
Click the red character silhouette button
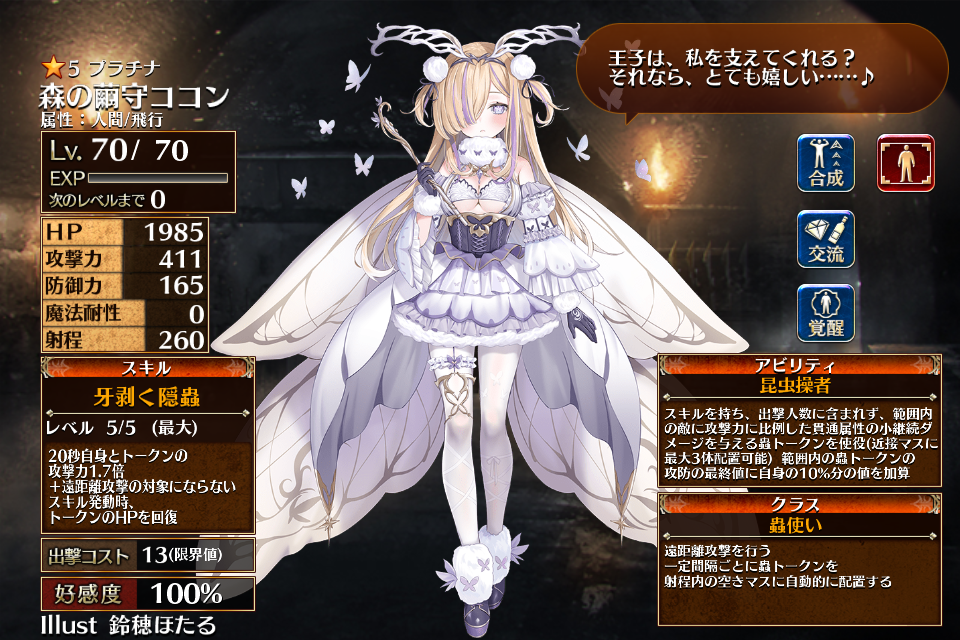pos(906,164)
